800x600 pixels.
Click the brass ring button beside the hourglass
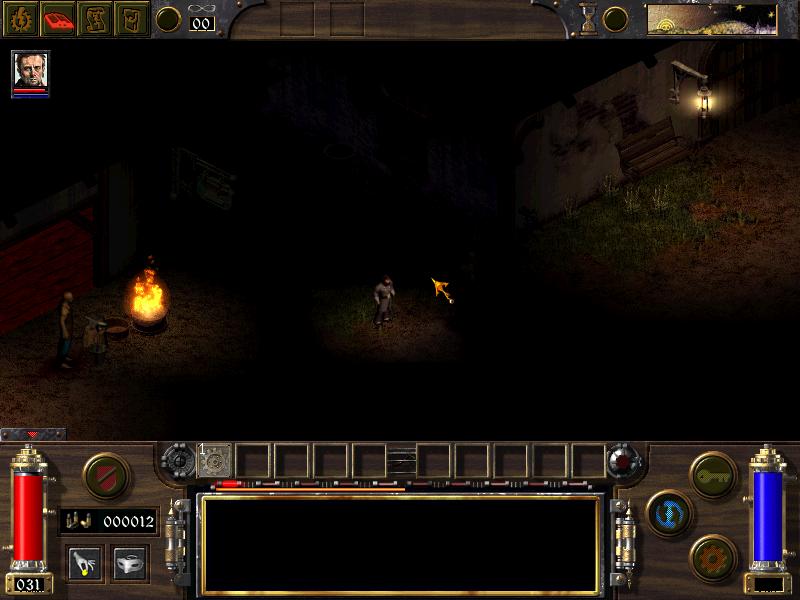click(x=616, y=19)
